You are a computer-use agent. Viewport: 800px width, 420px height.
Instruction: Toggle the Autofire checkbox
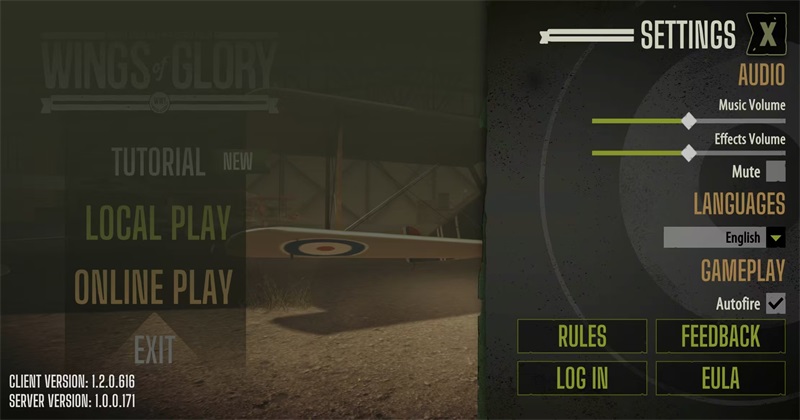(775, 303)
